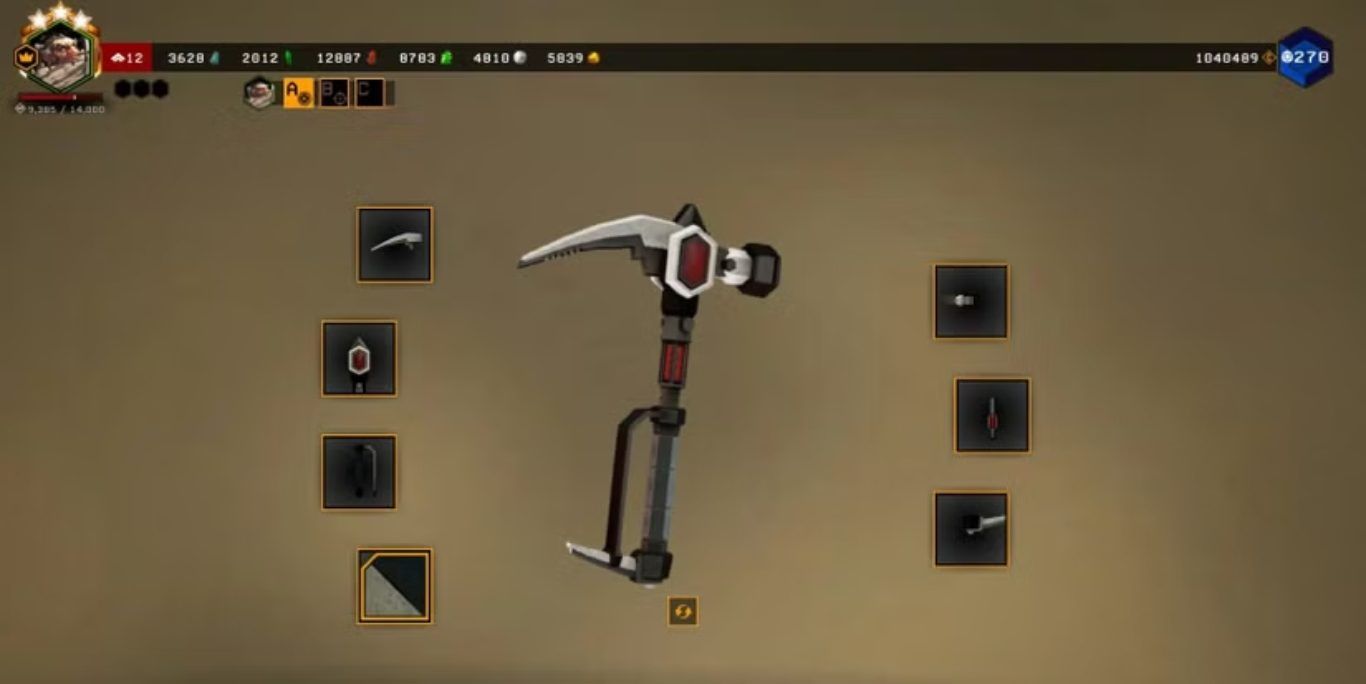This screenshot has width=1366, height=684.
Task: Select the pickaxe blade part slot
Action: (395, 244)
